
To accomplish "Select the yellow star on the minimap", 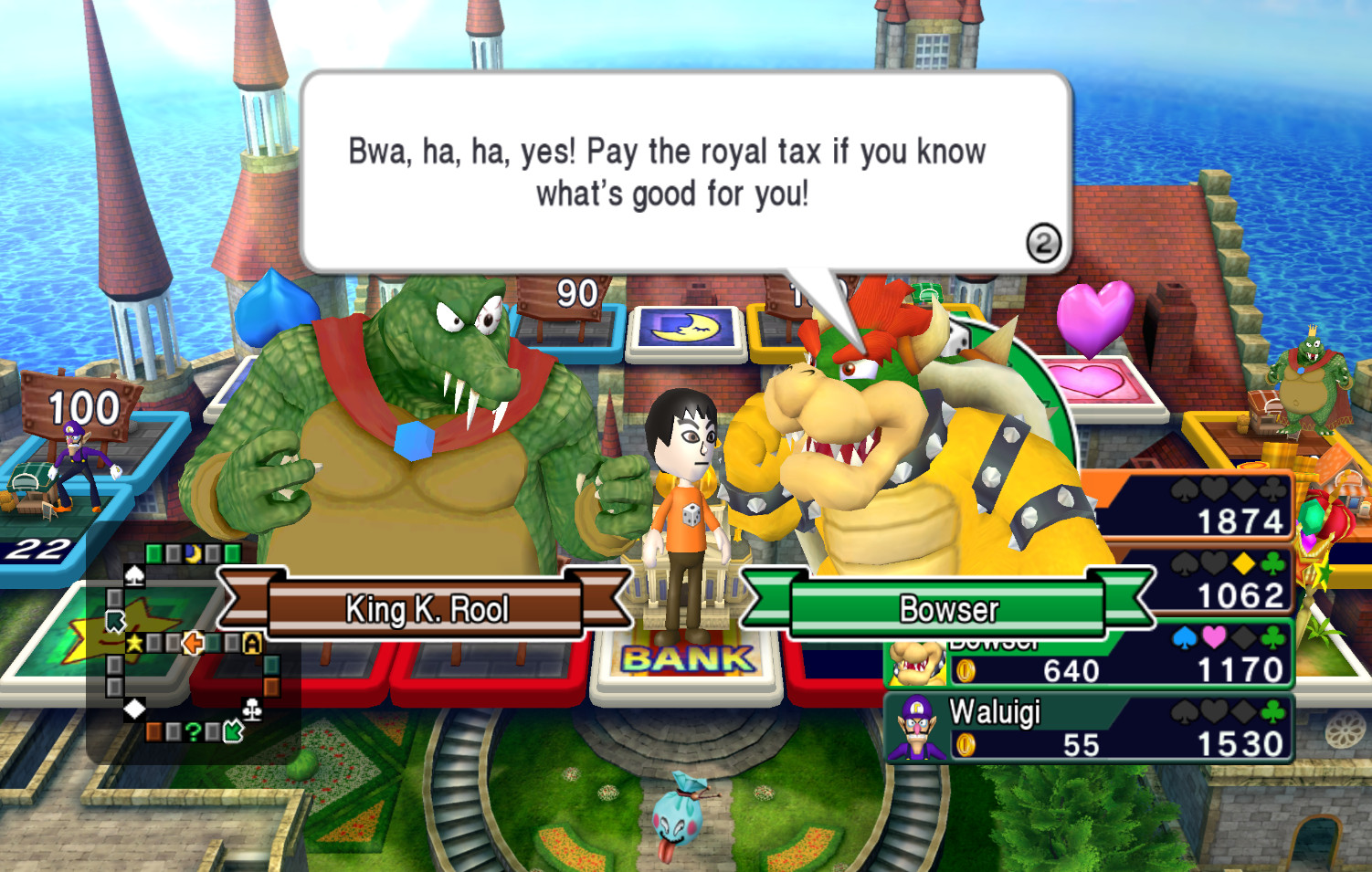I will pyautogui.click(x=133, y=644).
